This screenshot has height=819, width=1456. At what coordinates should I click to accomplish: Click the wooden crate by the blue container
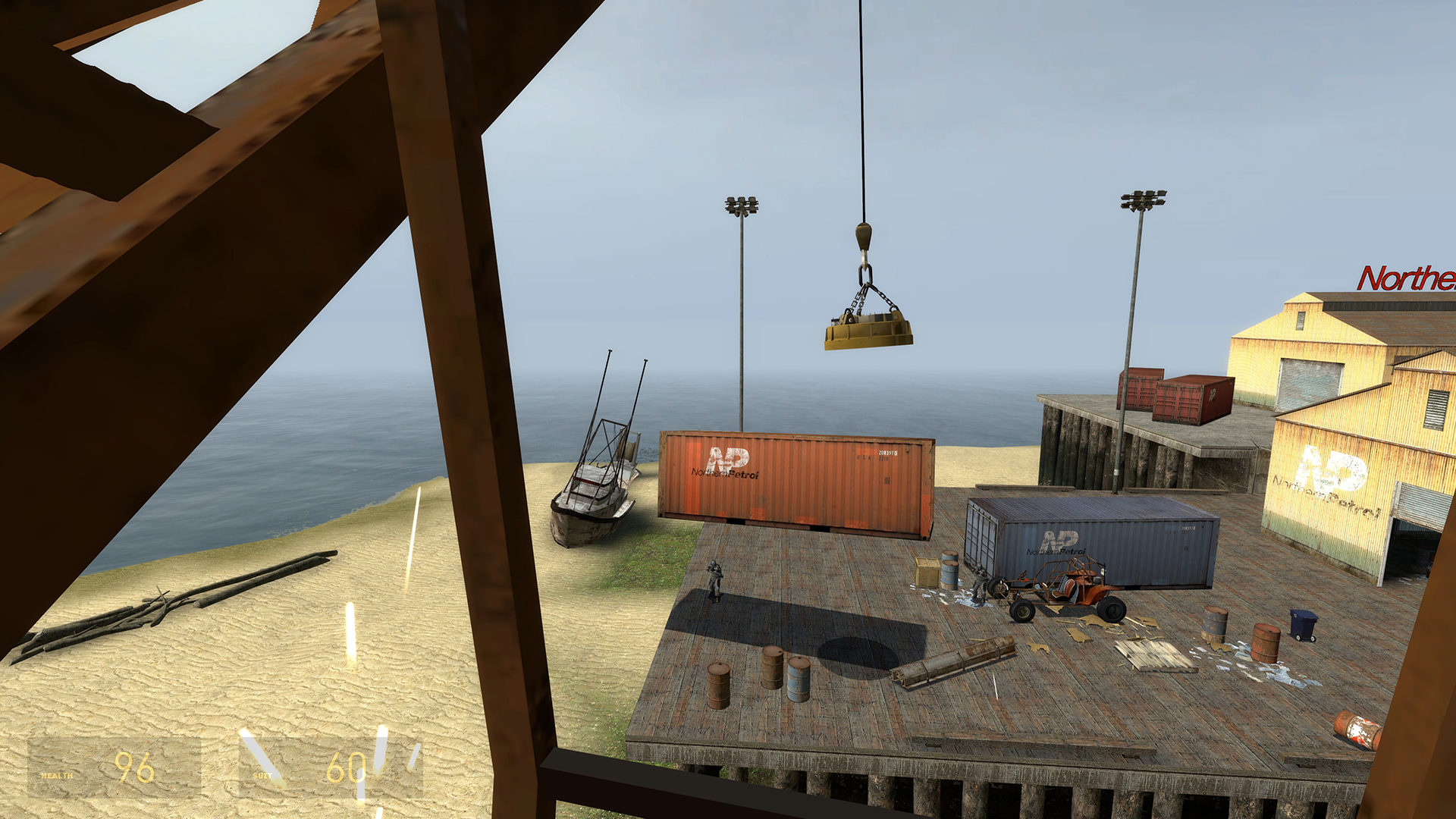pyautogui.click(x=927, y=570)
